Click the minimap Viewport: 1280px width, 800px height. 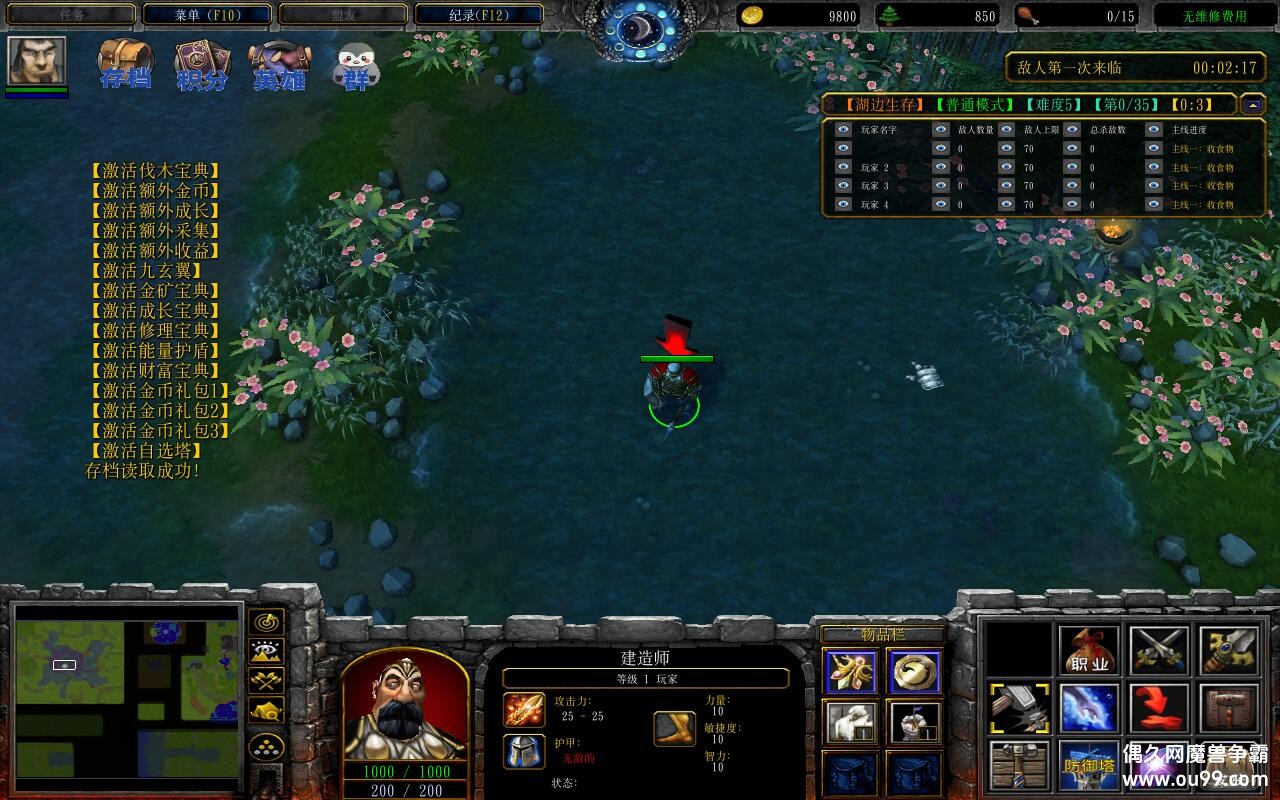127,690
